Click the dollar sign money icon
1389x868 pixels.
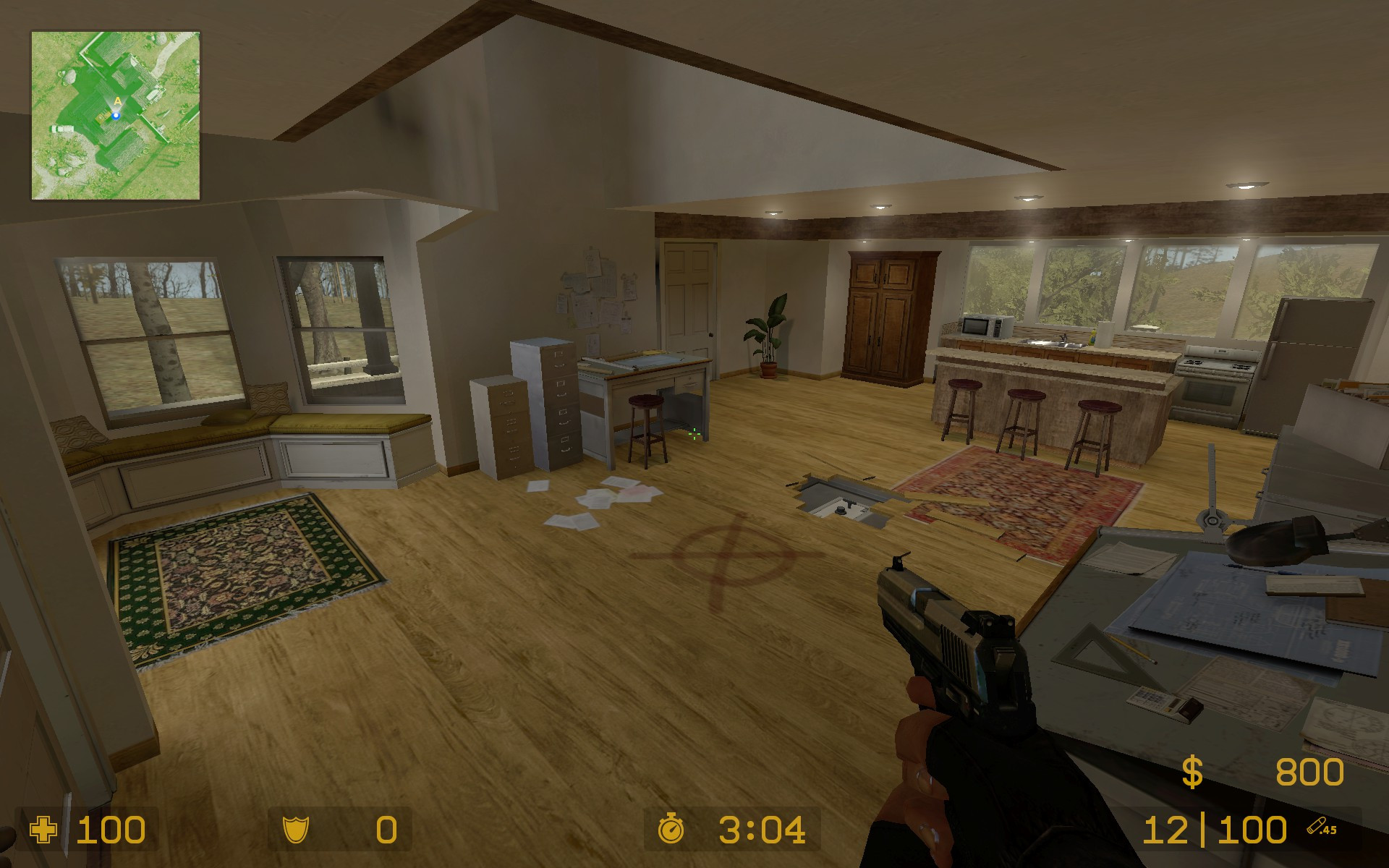pos(1192,770)
